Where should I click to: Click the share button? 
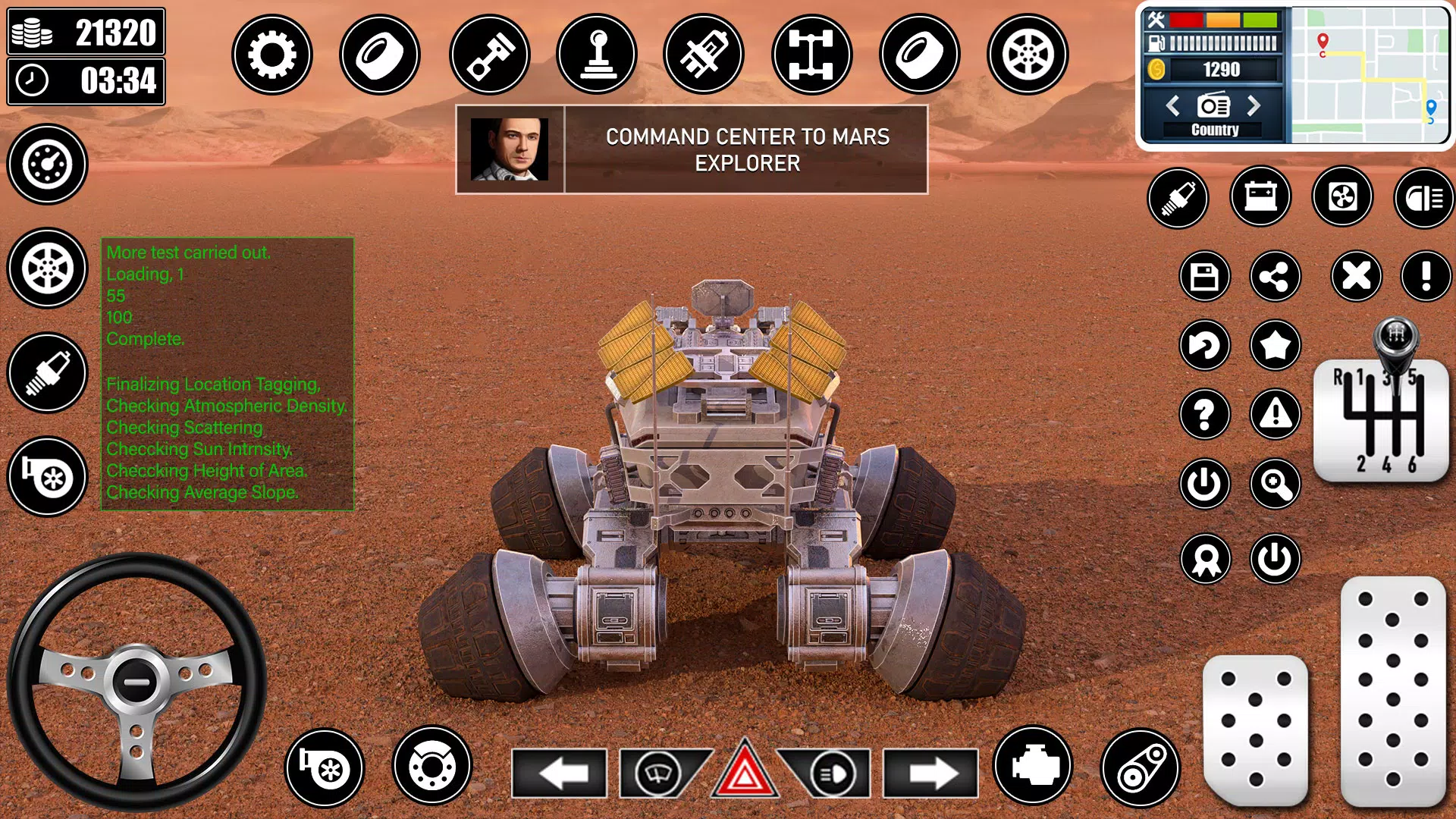pos(1275,276)
